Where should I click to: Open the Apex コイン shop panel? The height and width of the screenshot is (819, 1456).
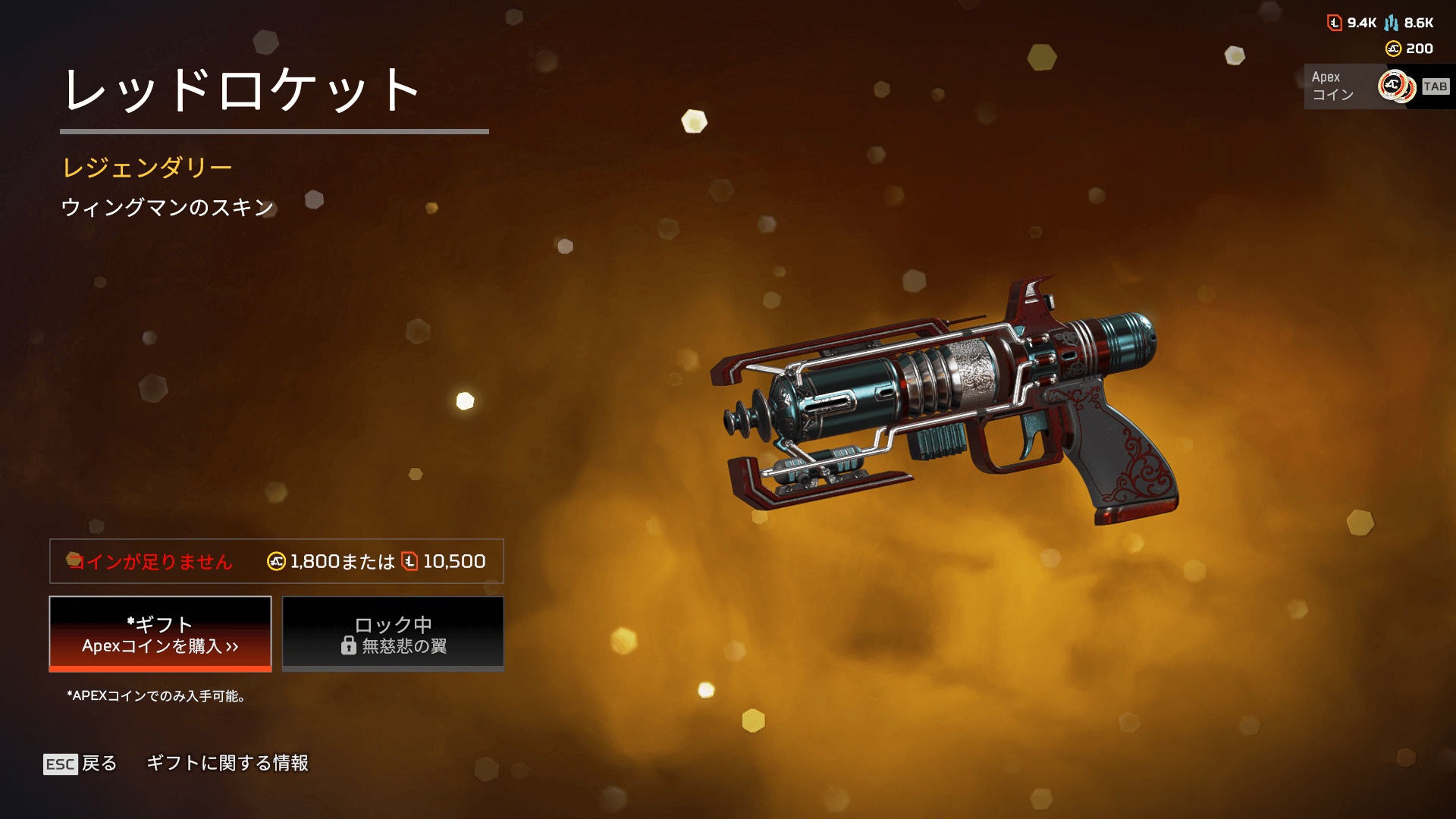click(1377, 86)
